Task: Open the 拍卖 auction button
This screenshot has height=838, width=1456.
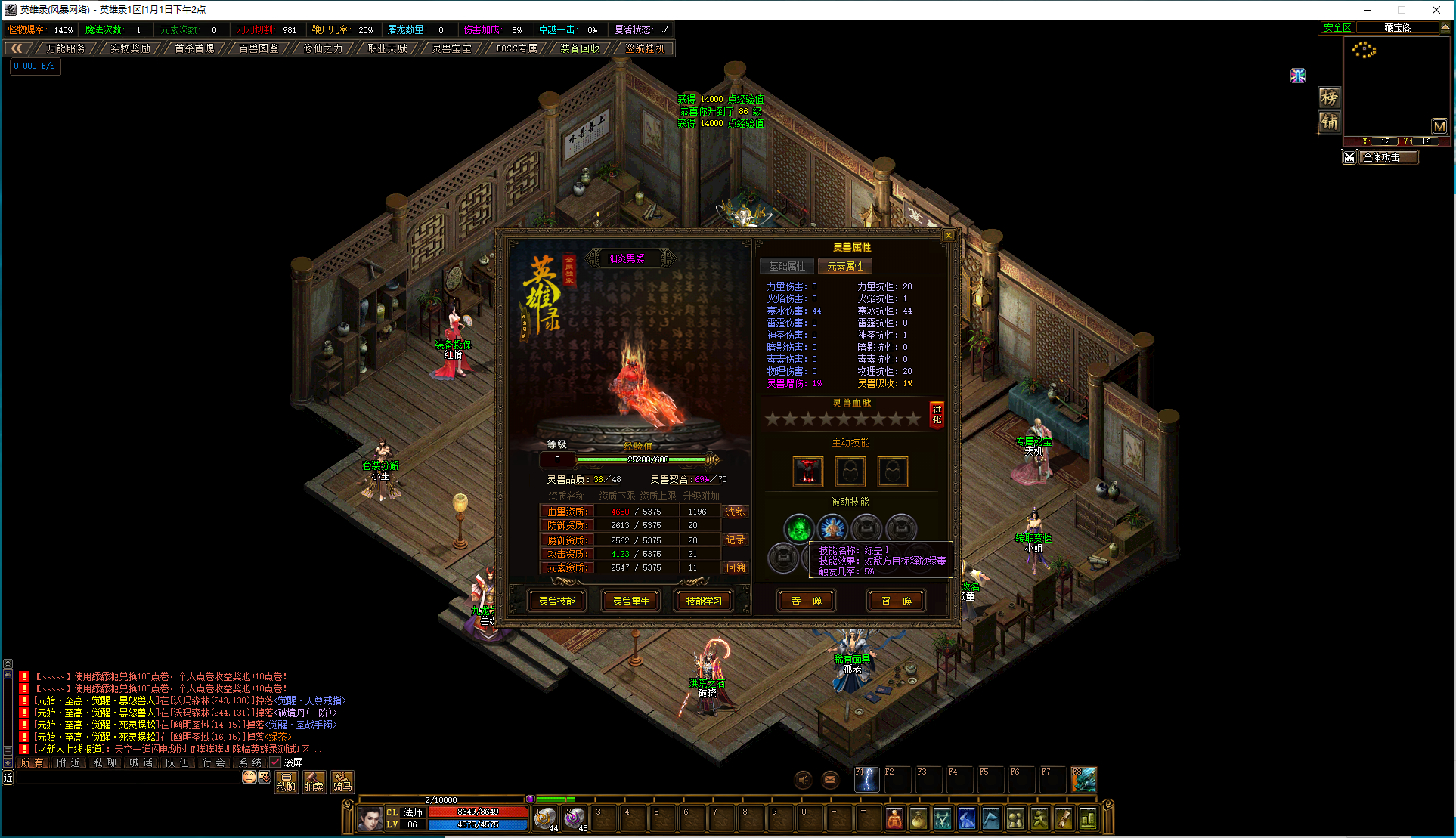Action: 314,781
